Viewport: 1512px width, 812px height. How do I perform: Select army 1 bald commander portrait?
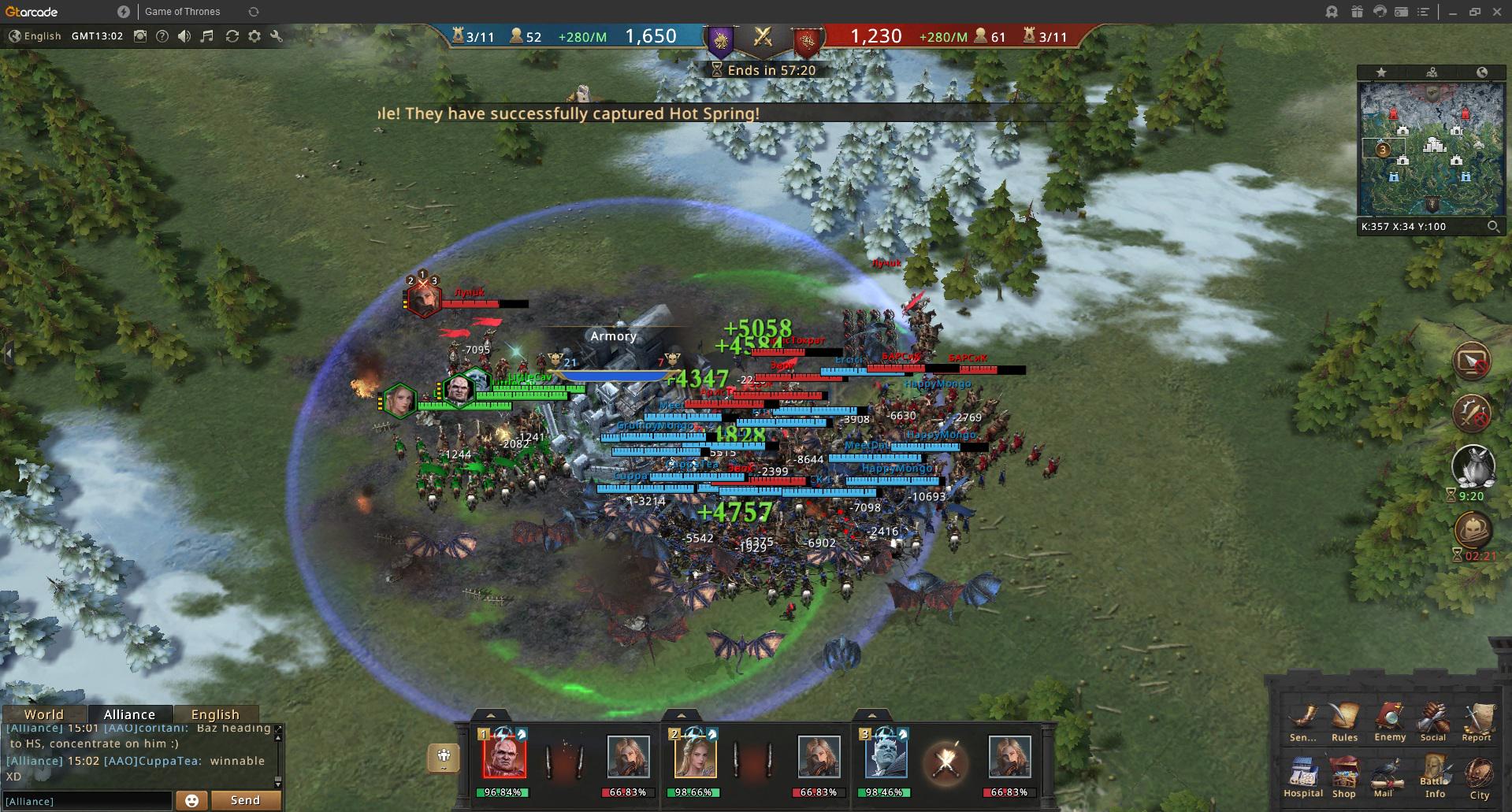[x=503, y=756]
